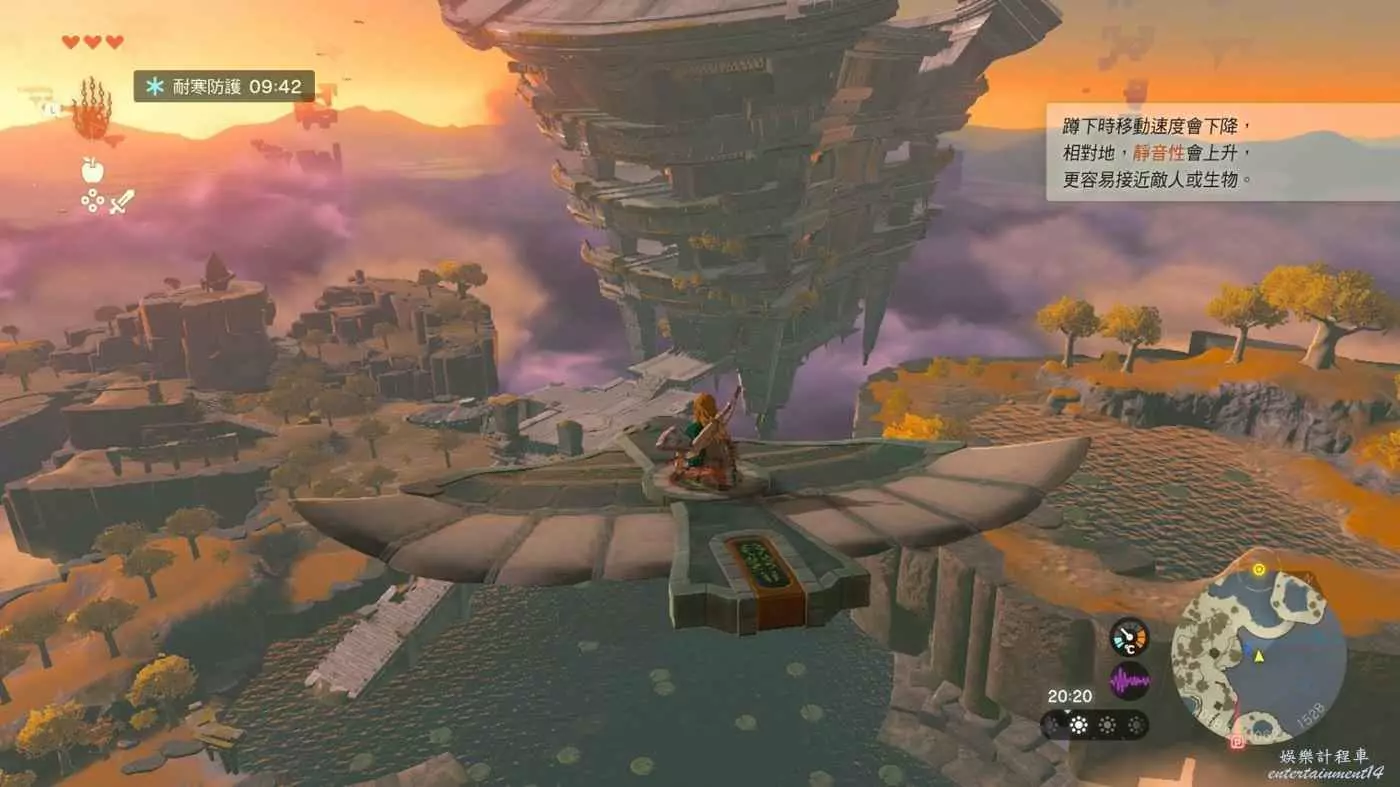Select the yellow objective marker on minimap
Image resolution: width=1400 pixels, height=787 pixels.
pos(1258,570)
